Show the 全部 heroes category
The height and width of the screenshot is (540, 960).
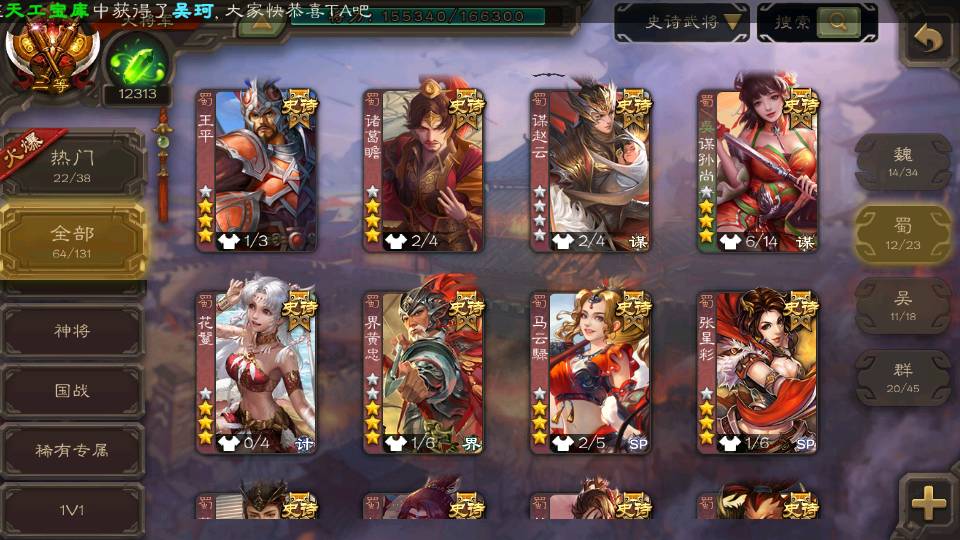click(x=72, y=240)
